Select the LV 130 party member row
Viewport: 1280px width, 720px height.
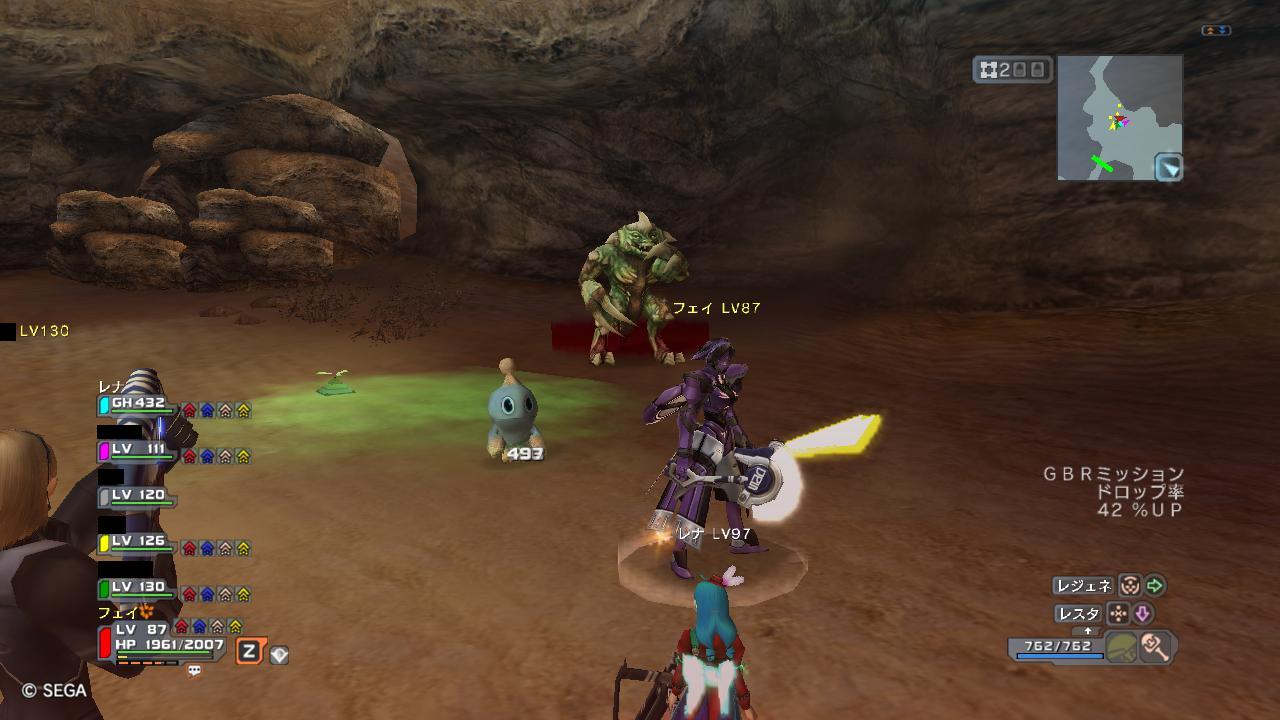coord(135,588)
